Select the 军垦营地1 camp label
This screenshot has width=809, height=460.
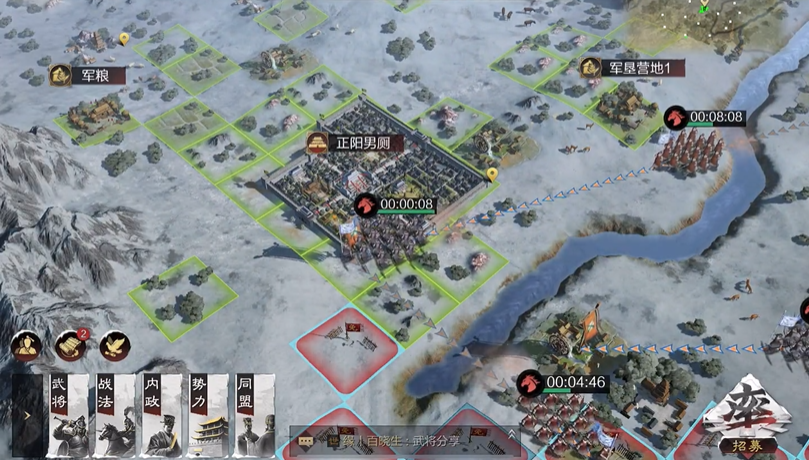point(633,68)
